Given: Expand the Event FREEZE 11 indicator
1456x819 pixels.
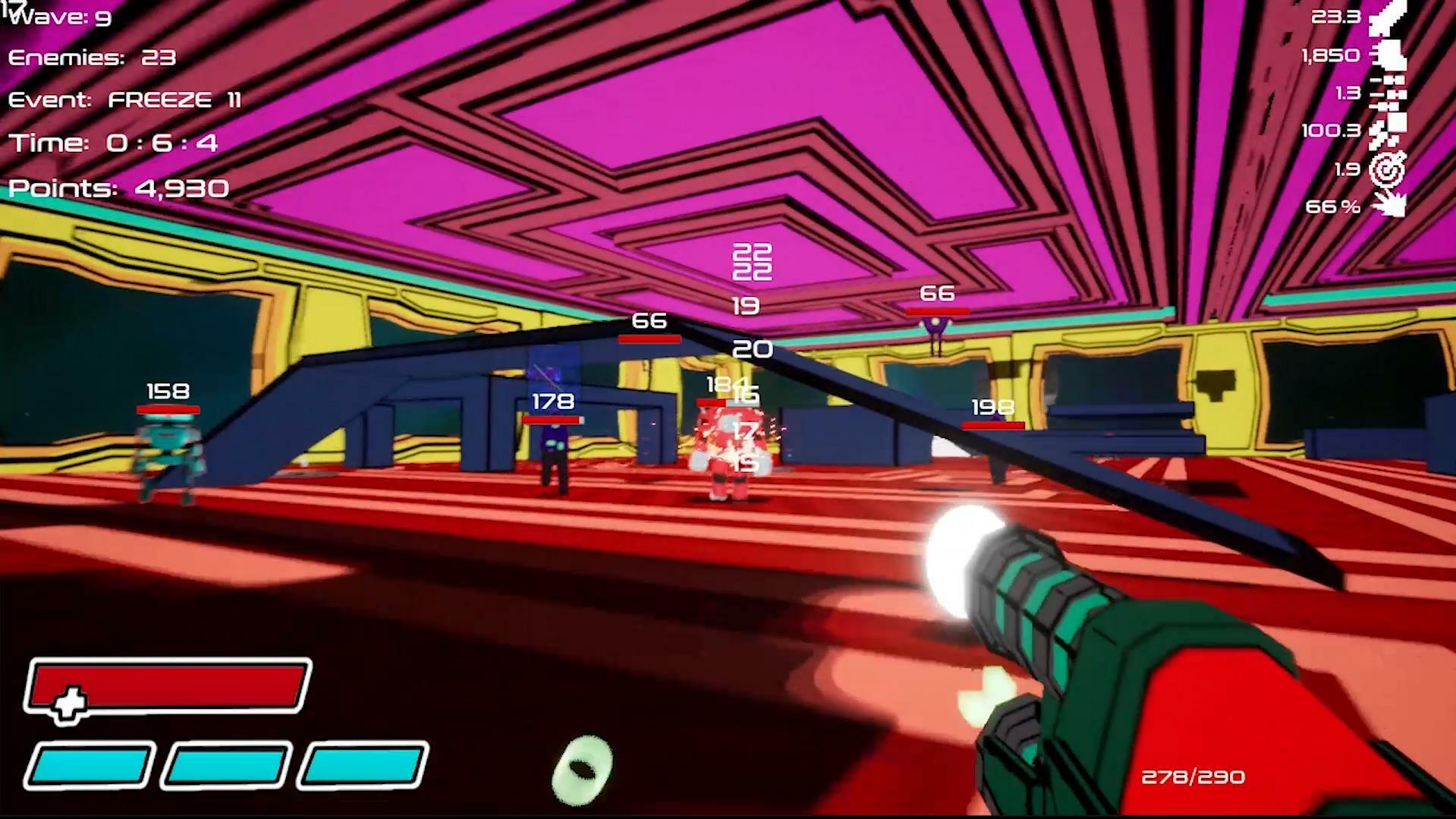Looking at the screenshot, I should [x=125, y=99].
